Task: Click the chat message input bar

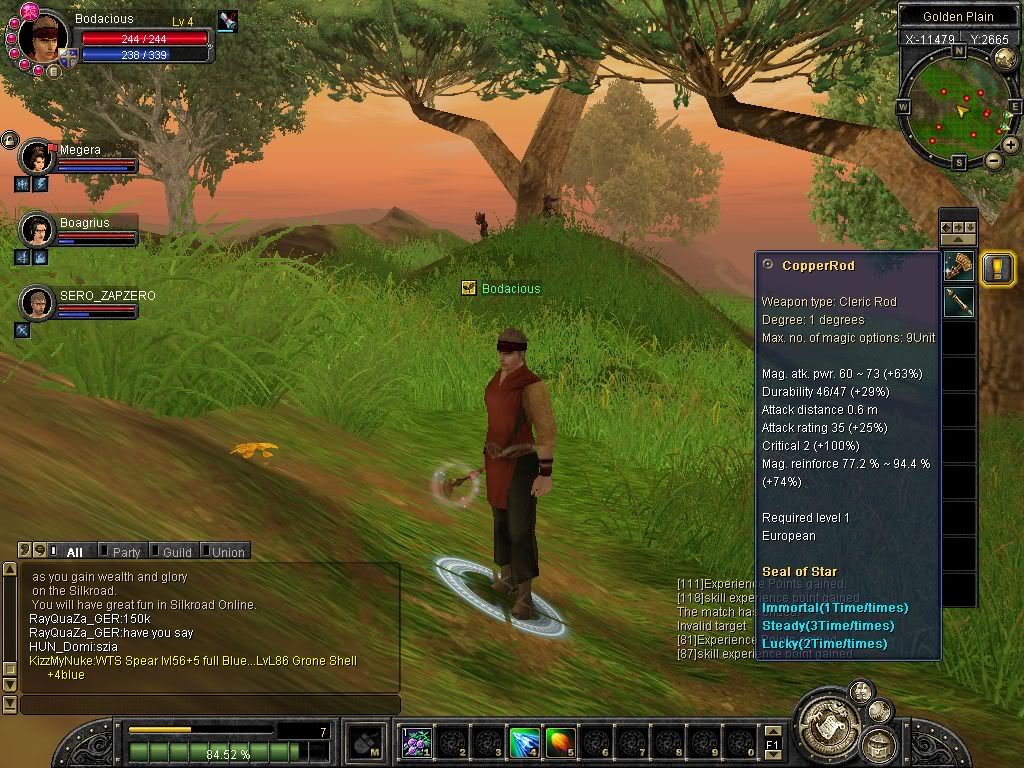Action: pyautogui.click(x=210, y=705)
